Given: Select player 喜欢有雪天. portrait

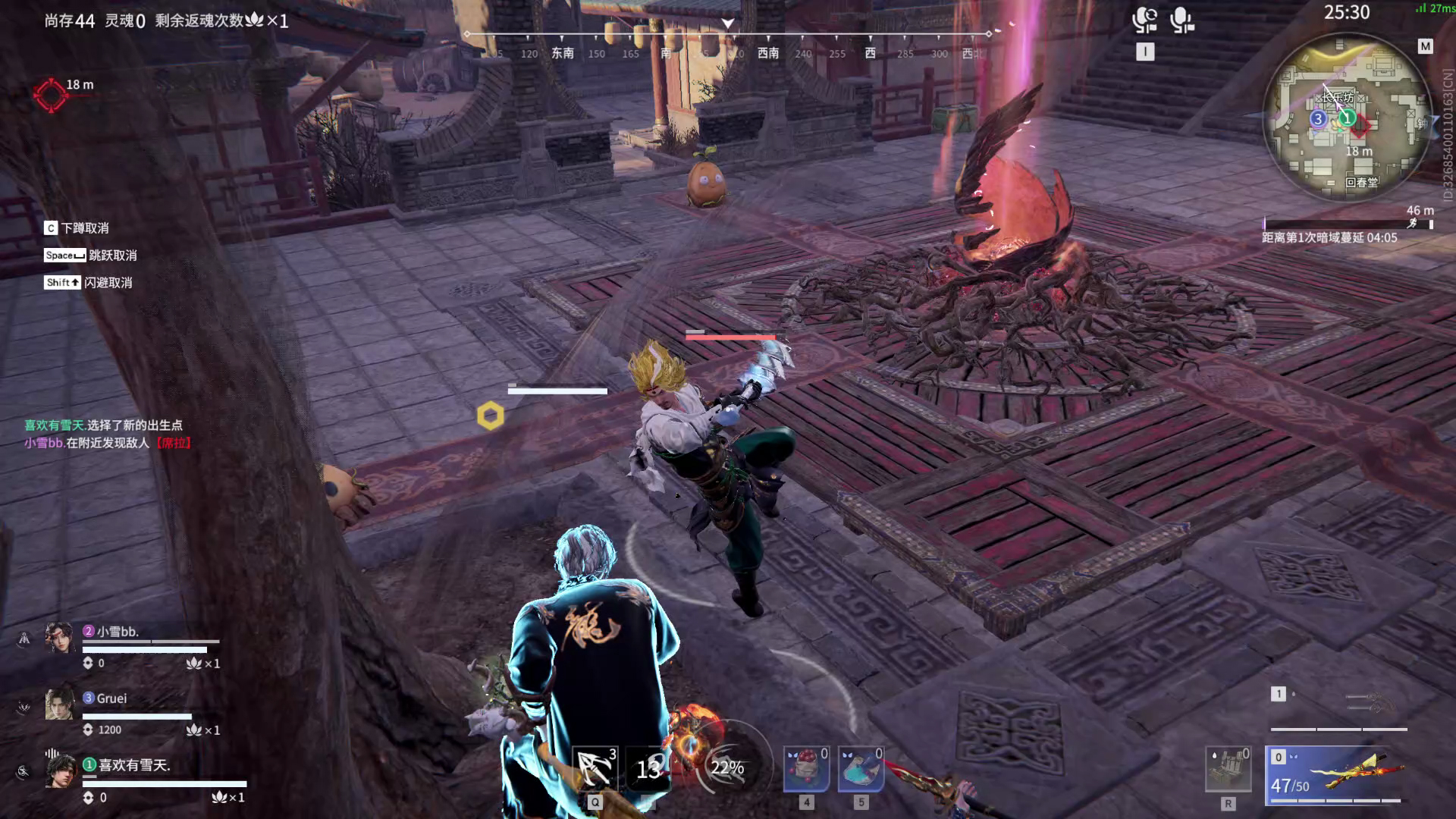Looking at the screenshot, I should [60, 771].
